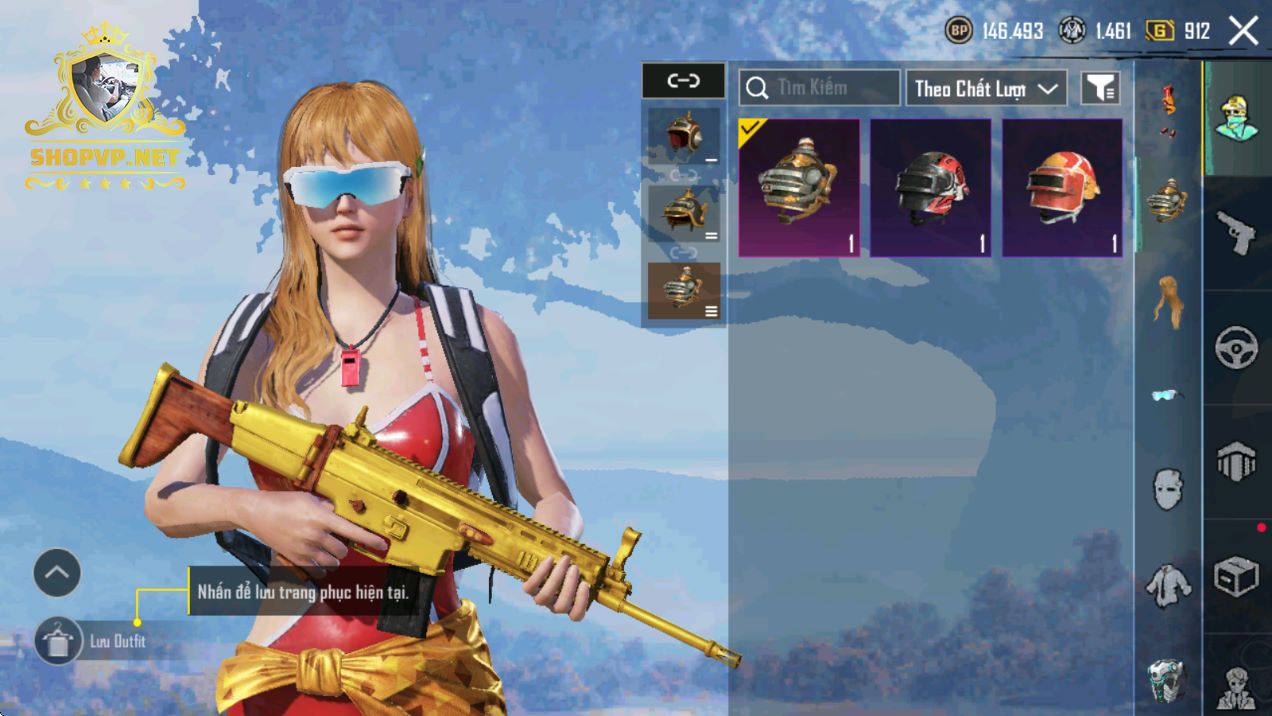The height and width of the screenshot is (716, 1272).
Task: Save the current look with Lưu Outfit
Action: [59, 641]
